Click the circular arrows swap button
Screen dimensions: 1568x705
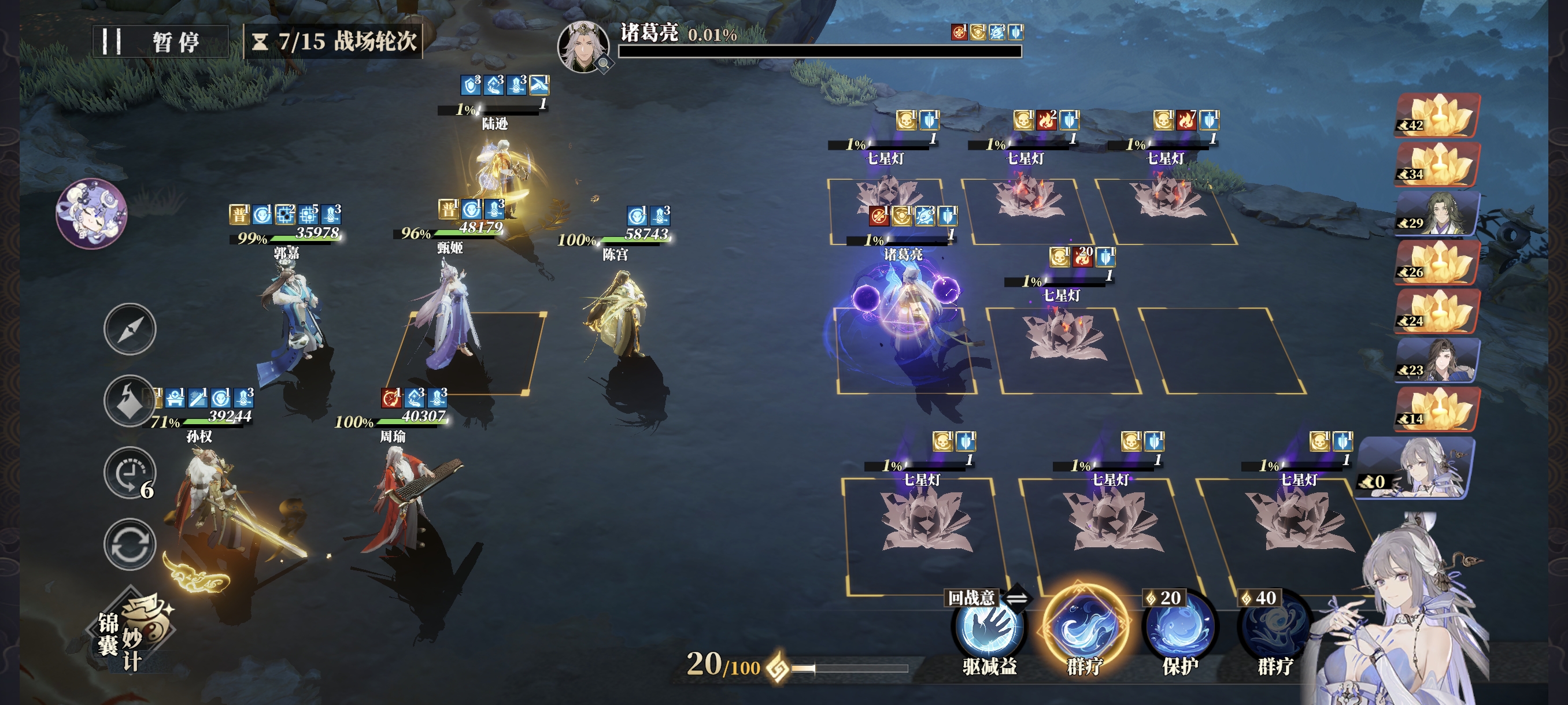[129, 544]
